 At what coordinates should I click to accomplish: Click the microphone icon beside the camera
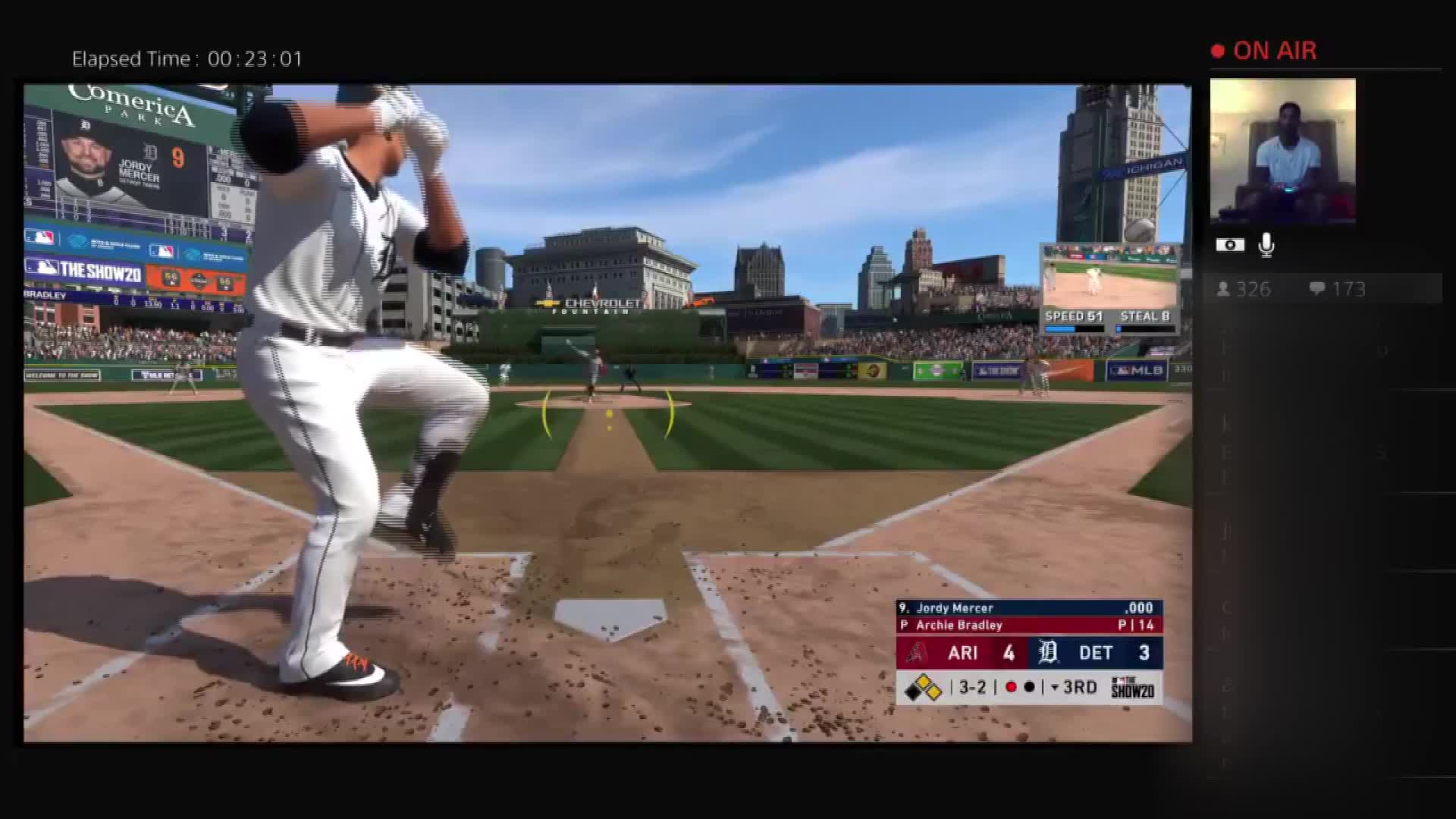(1266, 244)
